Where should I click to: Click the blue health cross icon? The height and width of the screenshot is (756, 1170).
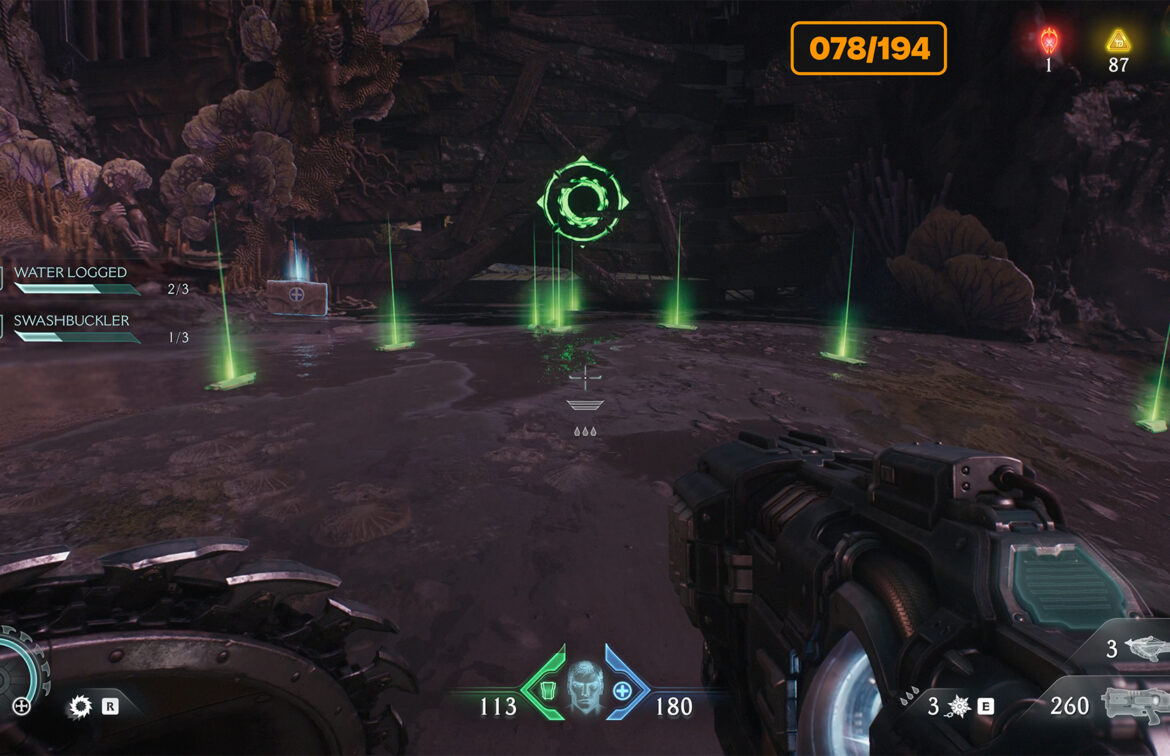(622, 691)
